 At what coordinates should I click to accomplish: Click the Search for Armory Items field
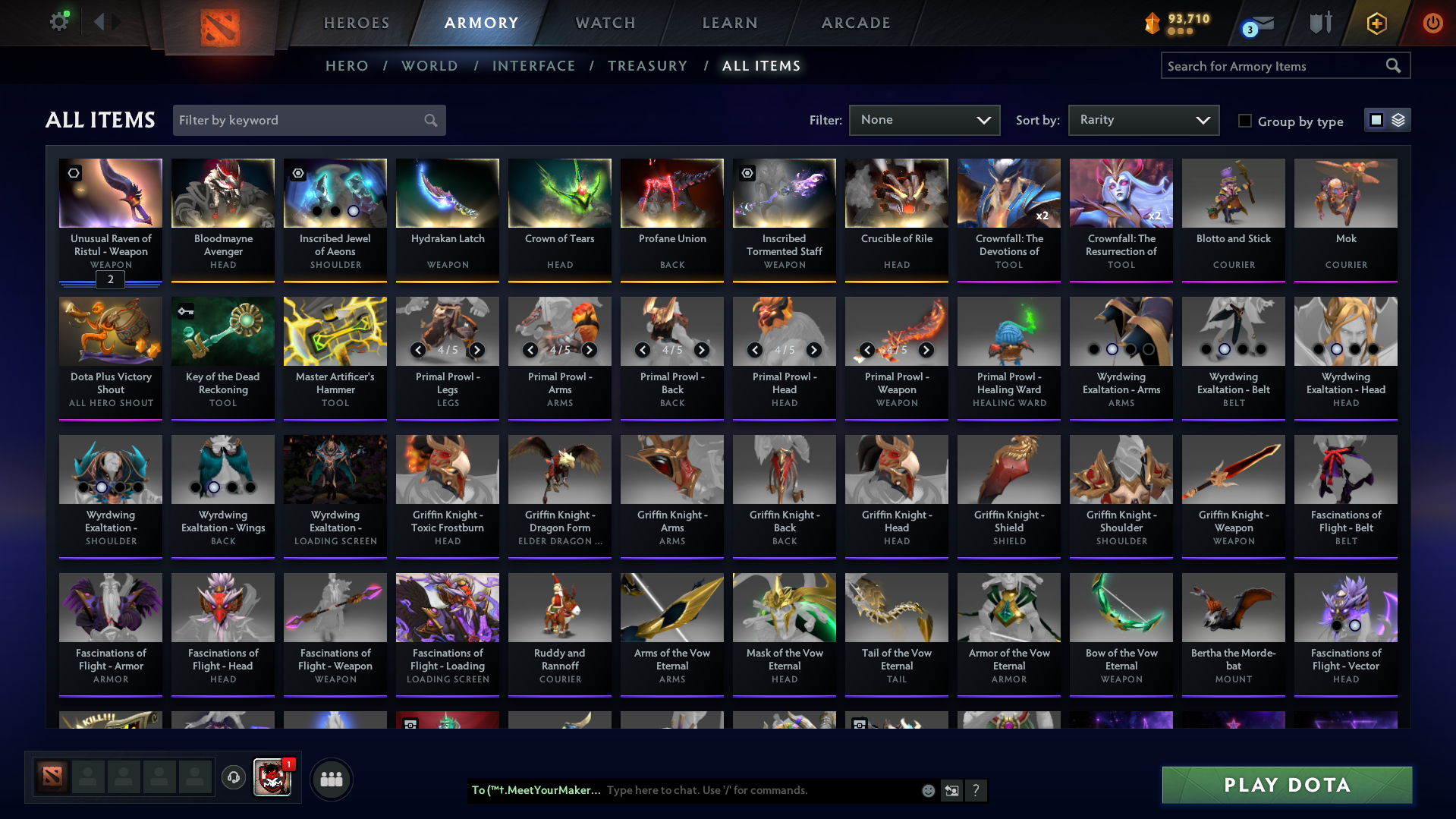pyautogui.click(x=1275, y=66)
